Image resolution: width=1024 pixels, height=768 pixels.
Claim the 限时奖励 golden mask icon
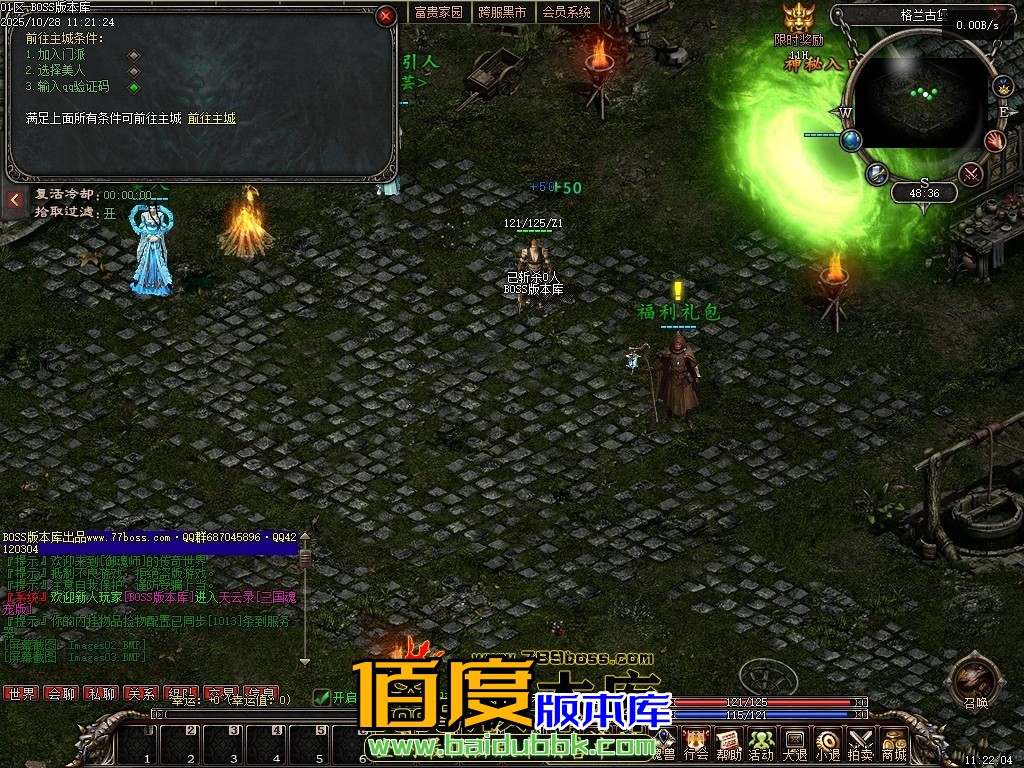tap(798, 20)
